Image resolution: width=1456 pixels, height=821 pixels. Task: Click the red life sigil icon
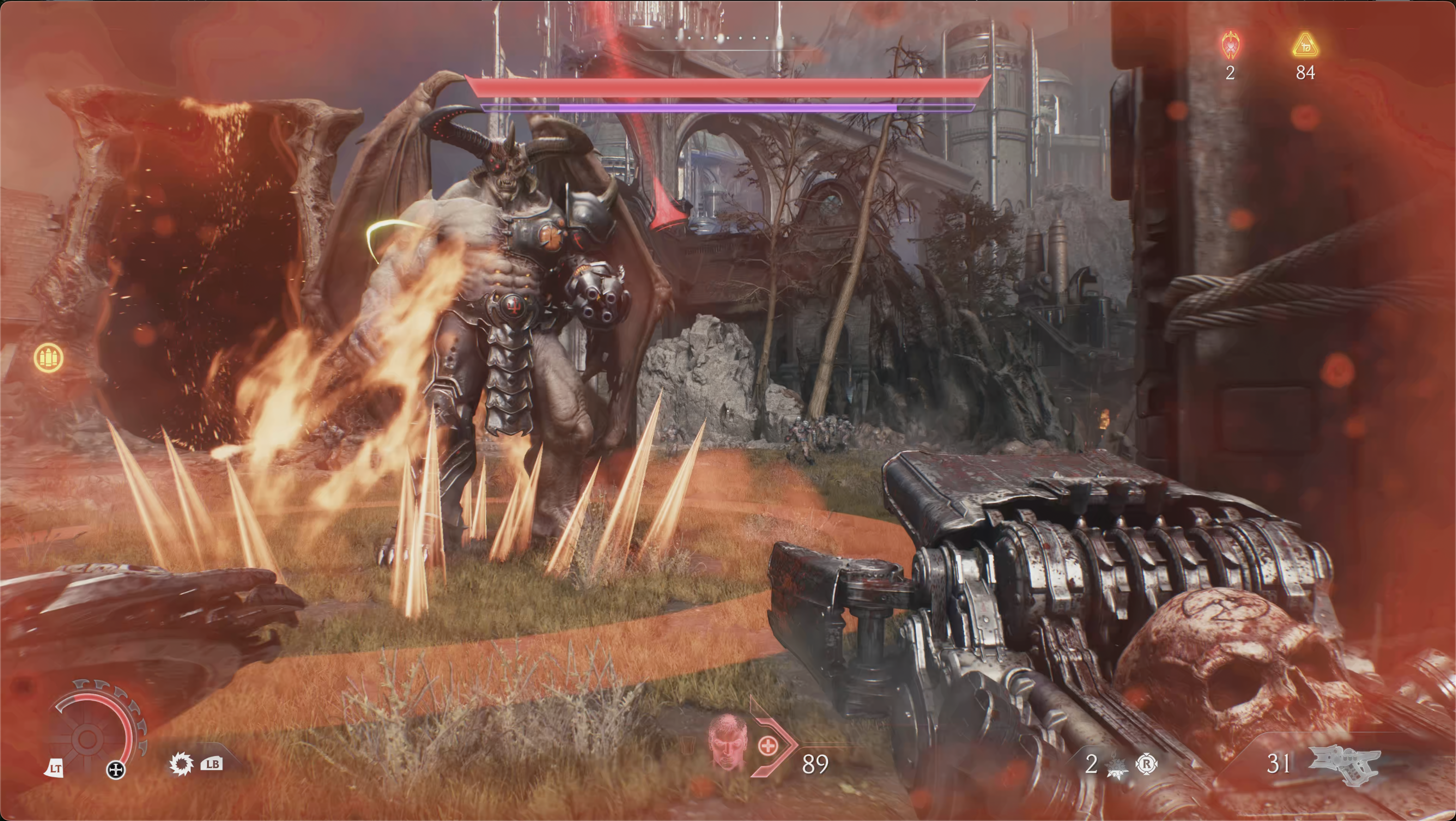pyautogui.click(x=1231, y=46)
